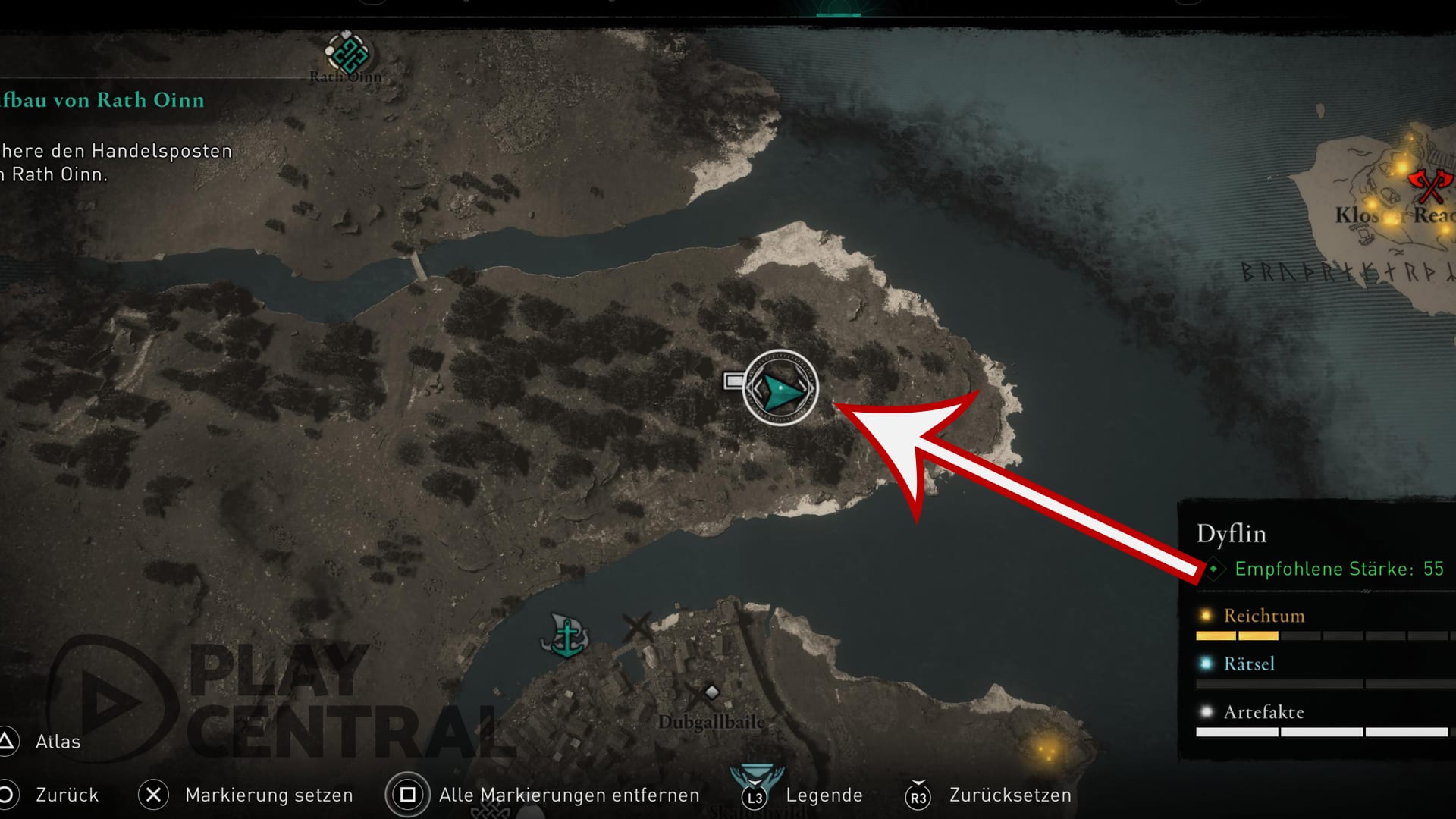Click the teal player arrow marker
The height and width of the screenshot is (819, 1456).
[780, 388]
